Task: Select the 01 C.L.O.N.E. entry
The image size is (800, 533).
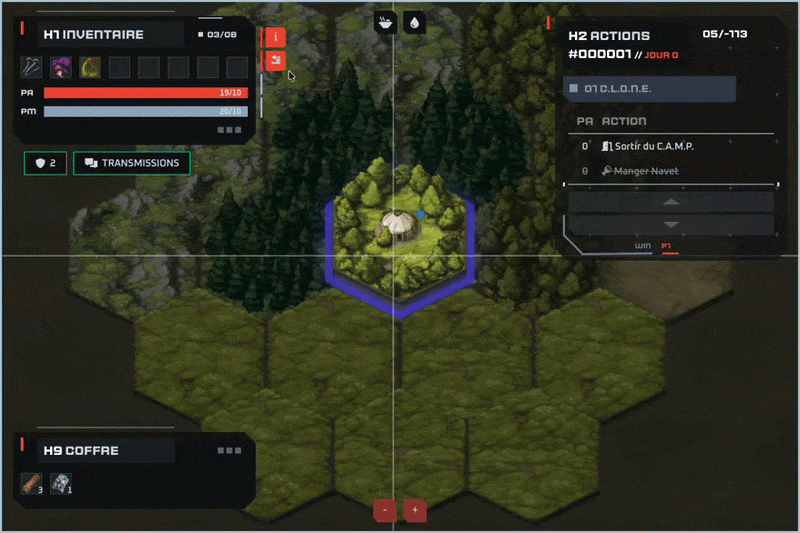Action: coord(651,89)
